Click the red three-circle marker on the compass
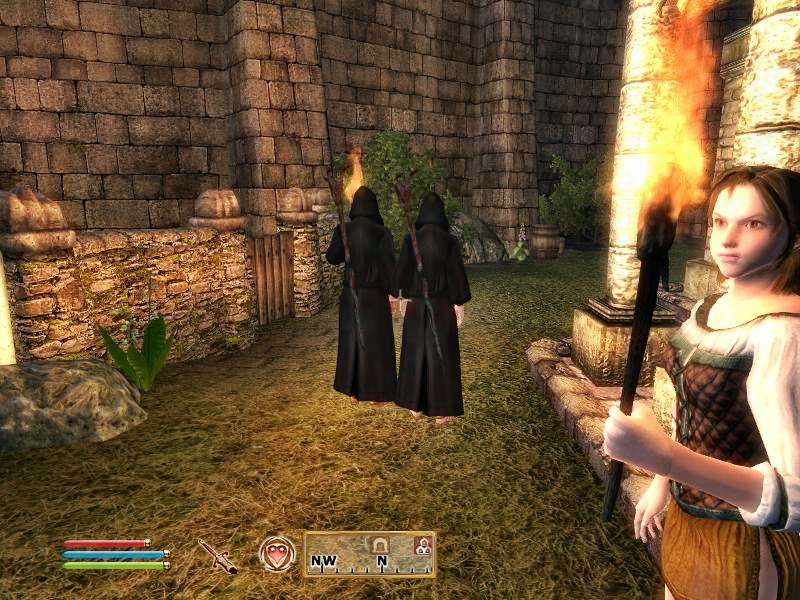This screenshot has width=800, height=600. 423,545
